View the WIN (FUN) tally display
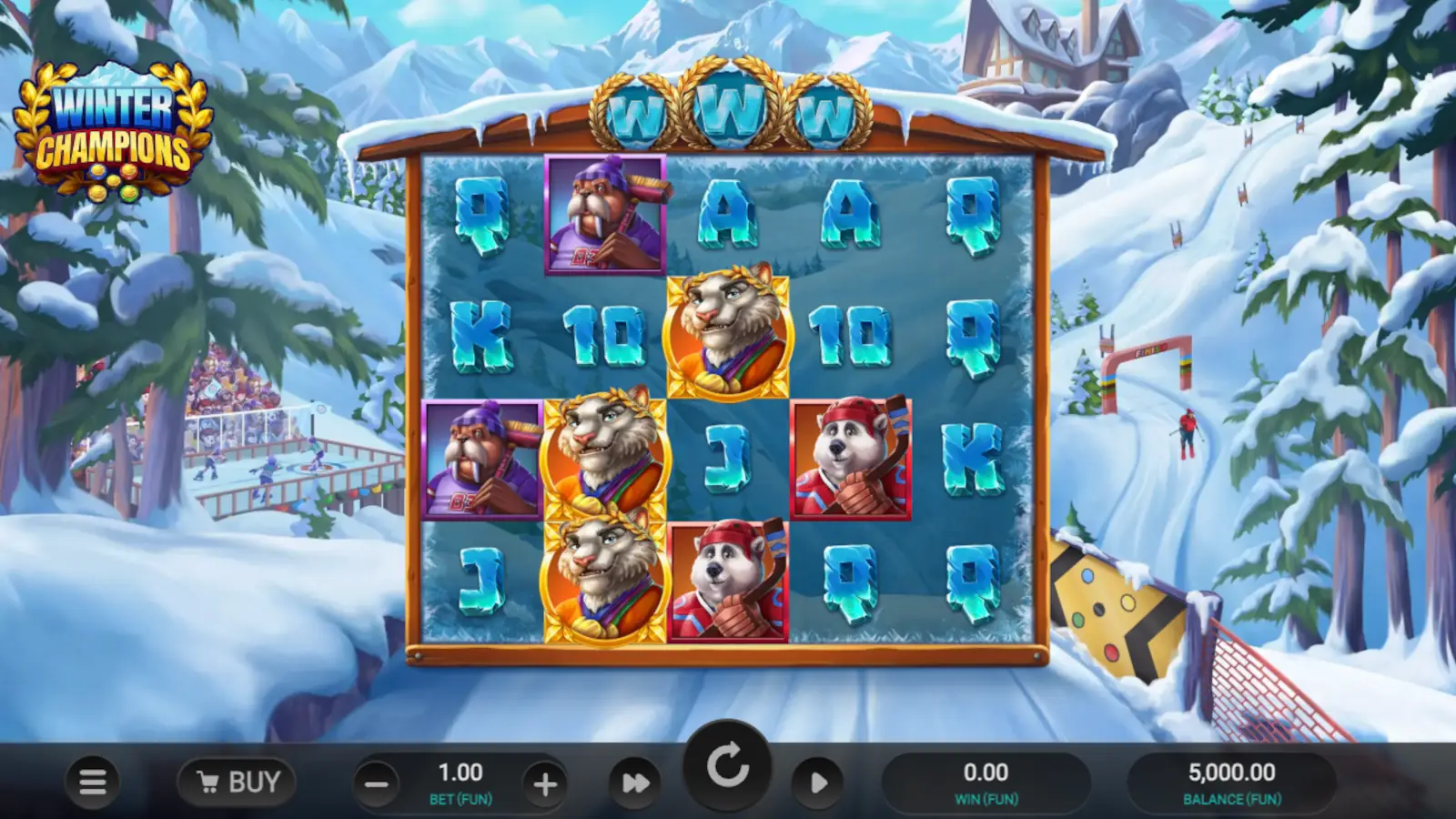Viewport: 1456px width, 819px height. [x=987, y=781]
